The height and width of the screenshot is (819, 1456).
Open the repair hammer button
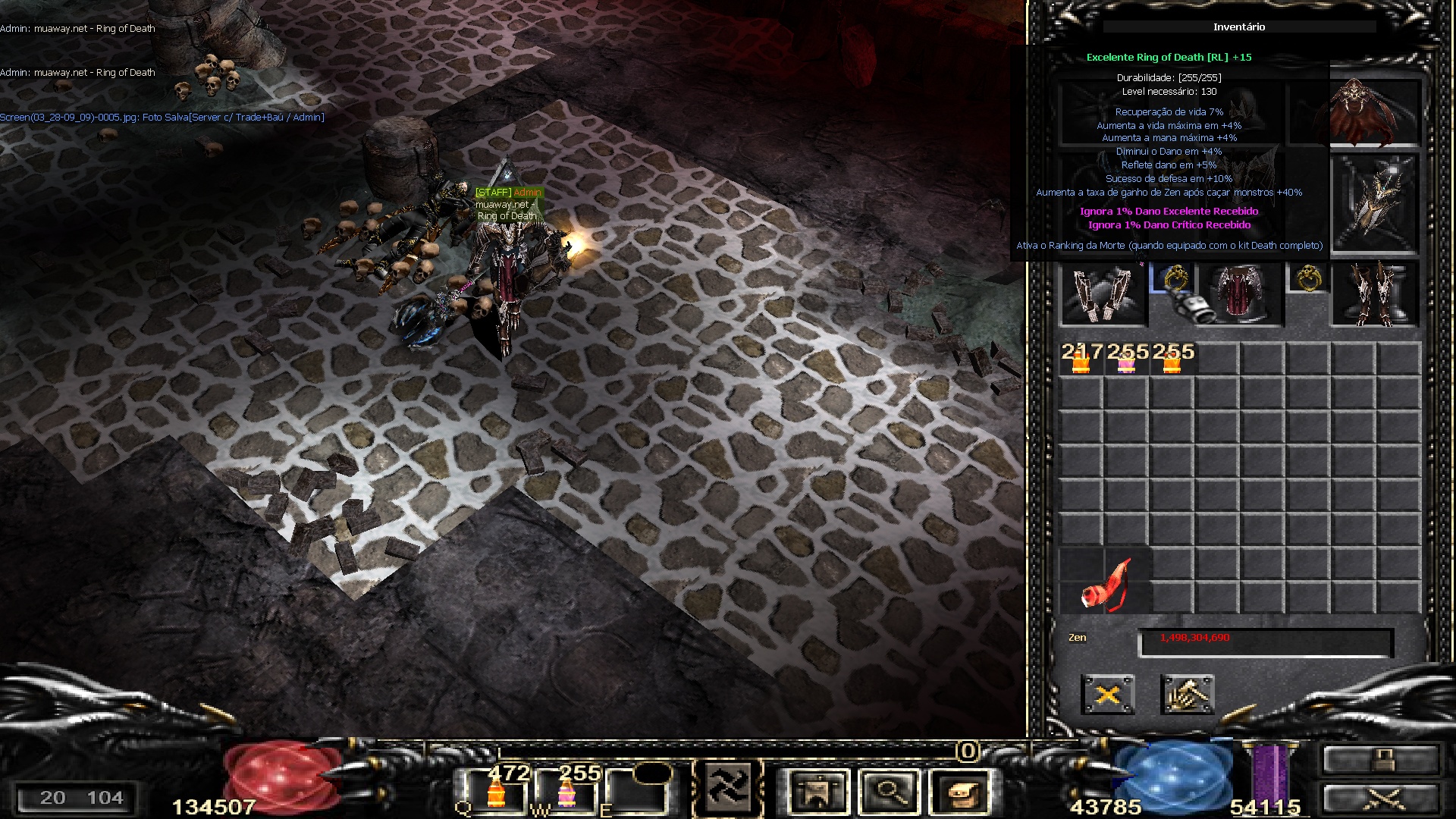click(x=1187, y=695)
